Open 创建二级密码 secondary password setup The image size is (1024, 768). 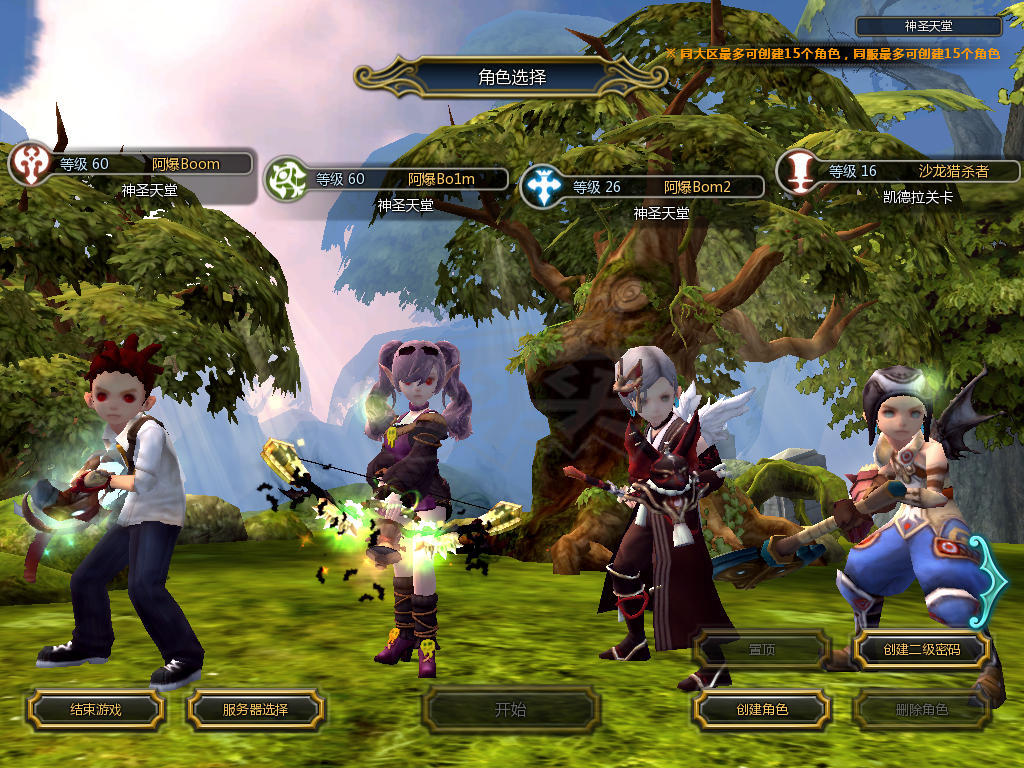921,649
